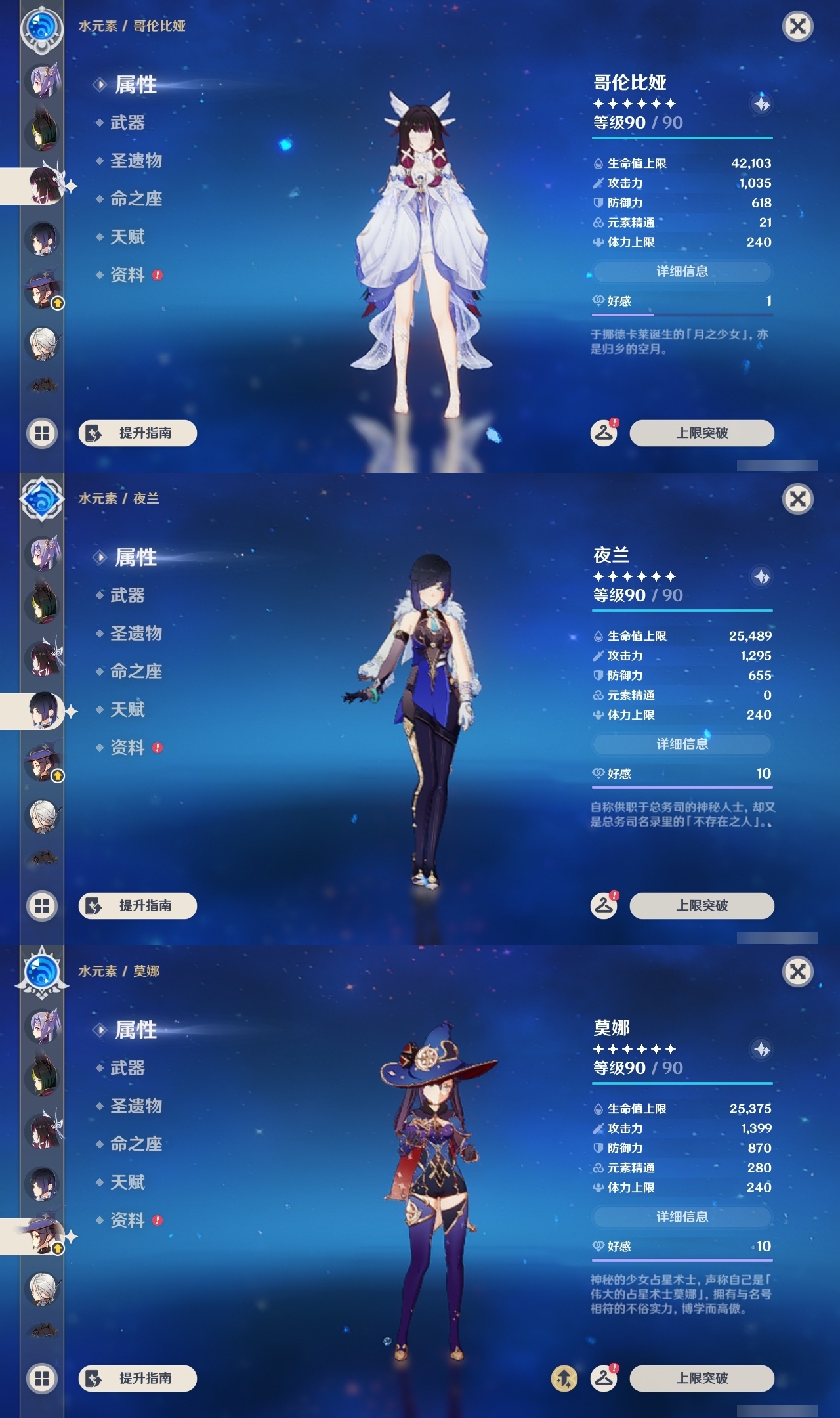Click the lightning icon inside 提升指南
Image resolution: width=840 pixels, height=1418 pixels.
pyautogui.click(x=94, y=434)
